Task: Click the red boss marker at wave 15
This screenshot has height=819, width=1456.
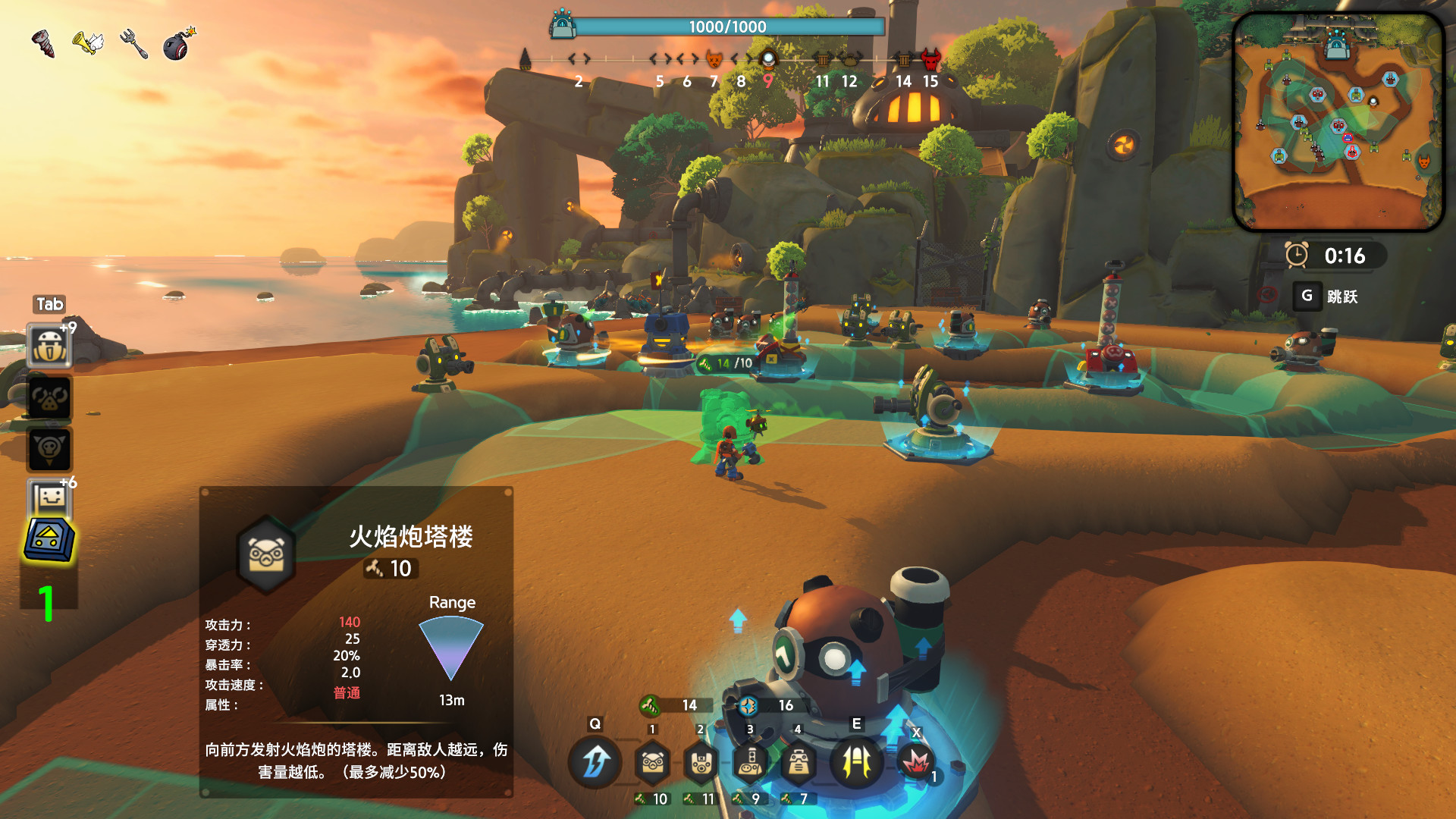Action: 930,59
